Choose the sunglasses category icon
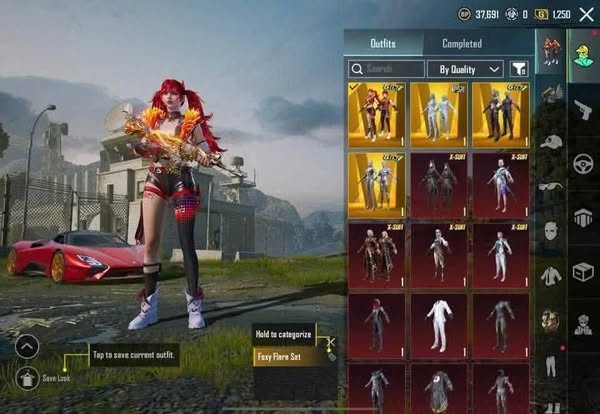 pos(551,186)
